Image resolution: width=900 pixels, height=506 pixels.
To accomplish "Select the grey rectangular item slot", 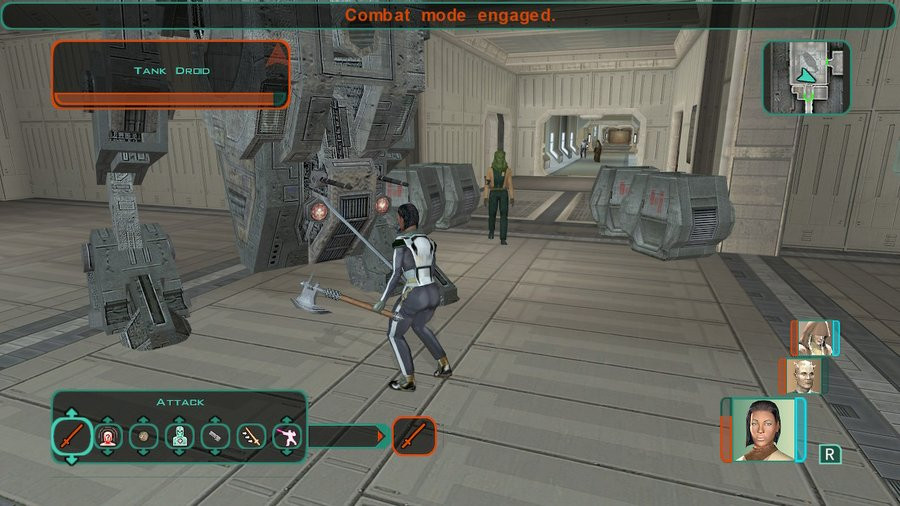I will [x=216, y=436].
